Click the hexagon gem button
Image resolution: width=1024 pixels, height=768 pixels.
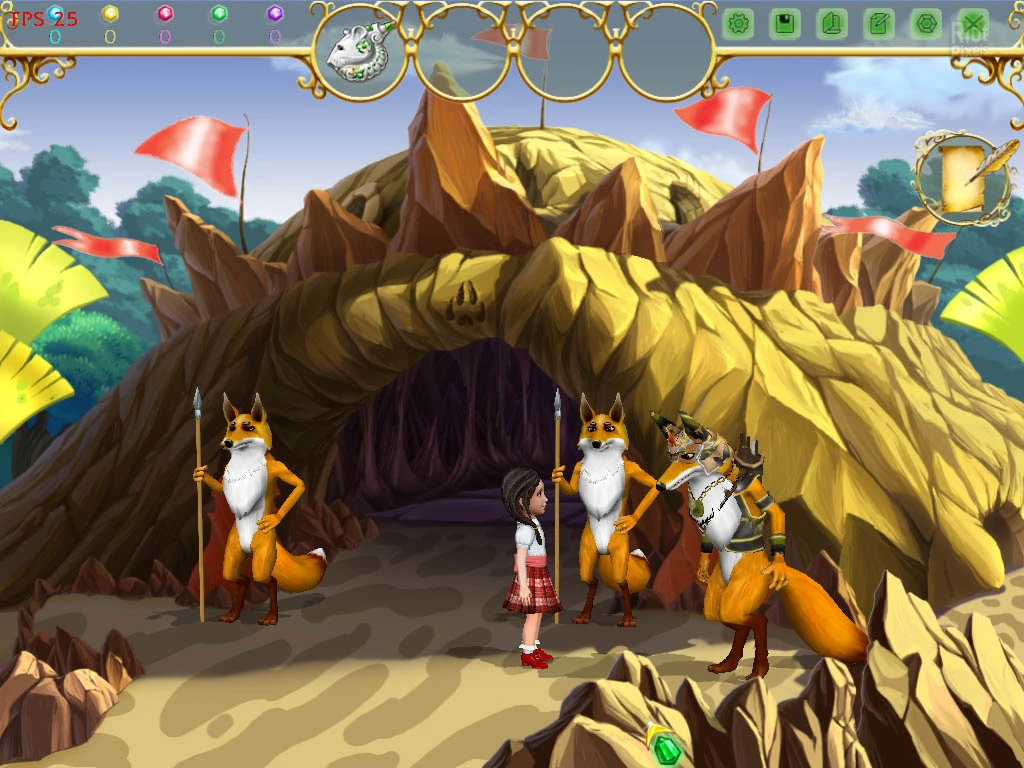(926, 24)
